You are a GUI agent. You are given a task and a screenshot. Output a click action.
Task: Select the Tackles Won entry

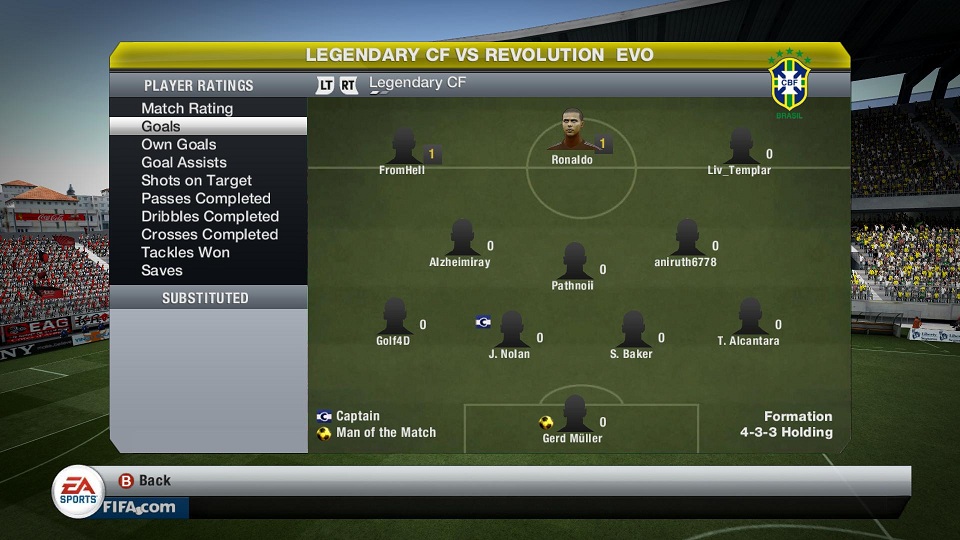click(x=185, y=252)
